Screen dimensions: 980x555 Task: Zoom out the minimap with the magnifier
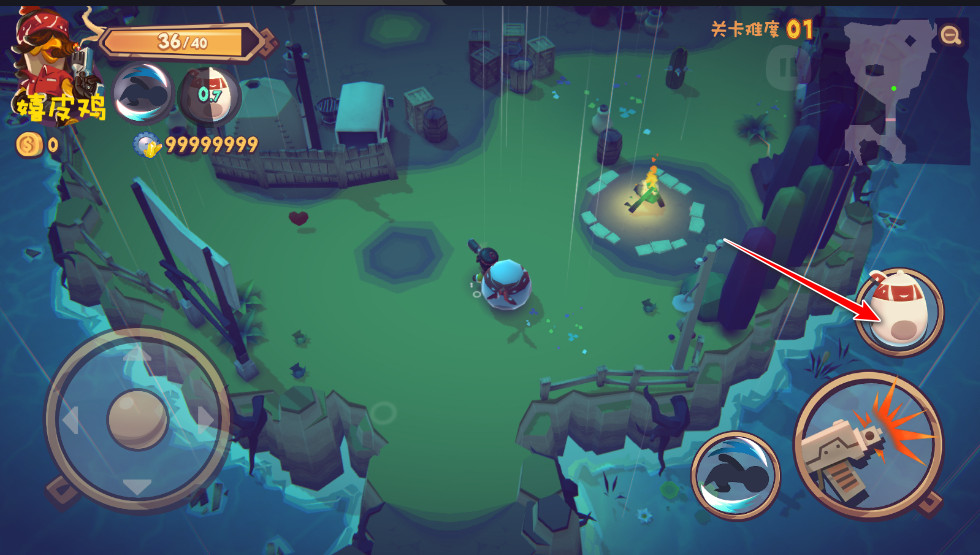tap(951, 36)
